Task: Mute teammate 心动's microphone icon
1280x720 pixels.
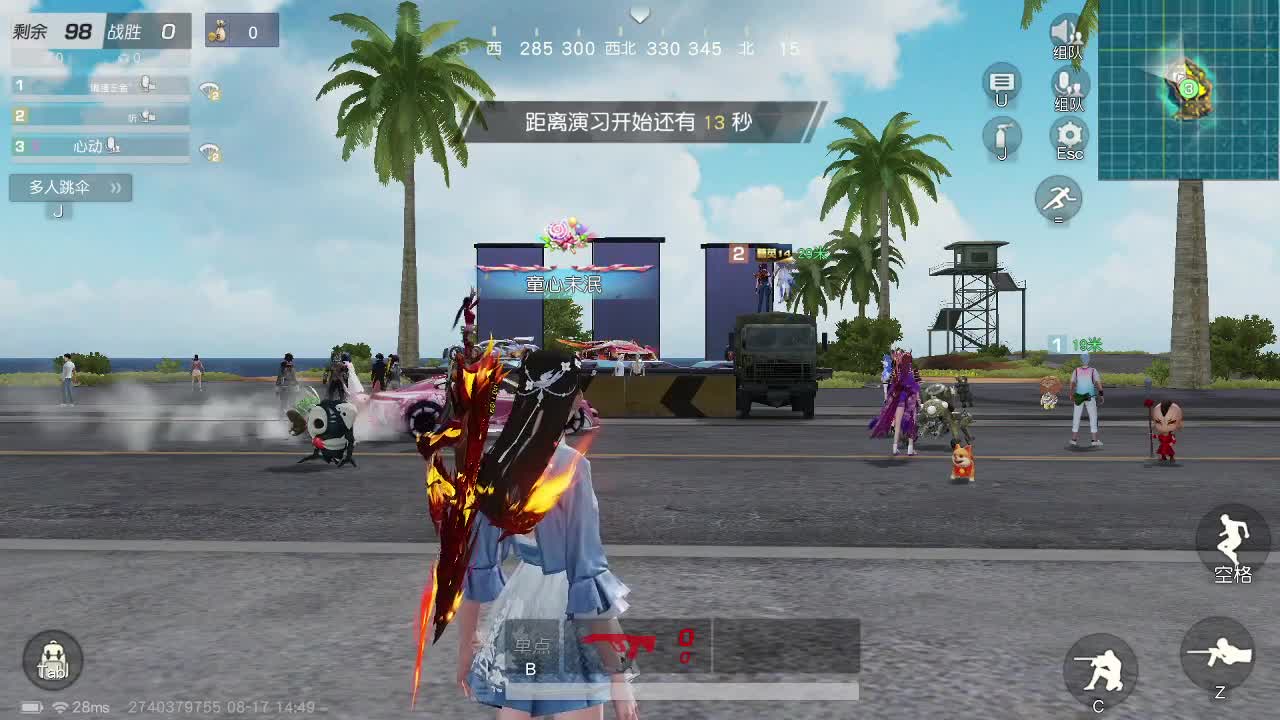Action: tap(112, 146)
